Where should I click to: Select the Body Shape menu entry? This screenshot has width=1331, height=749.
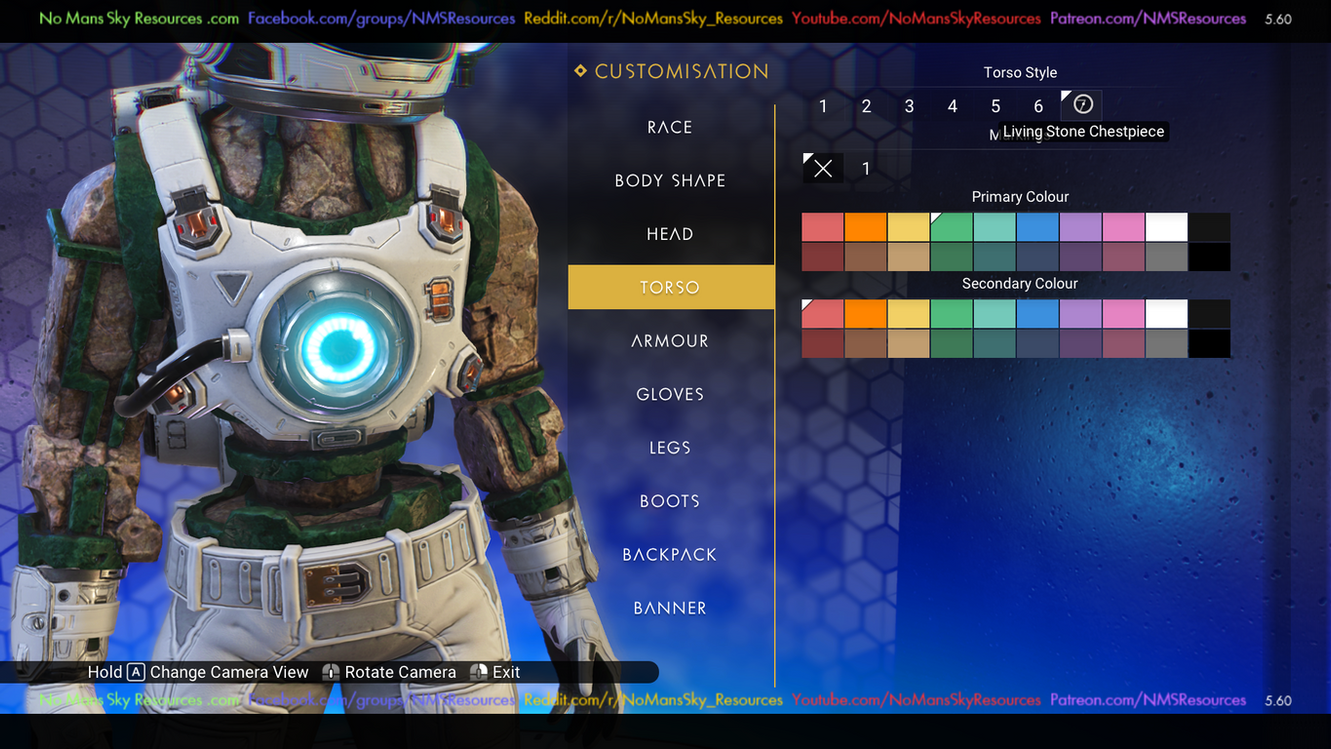click(670, 181)
